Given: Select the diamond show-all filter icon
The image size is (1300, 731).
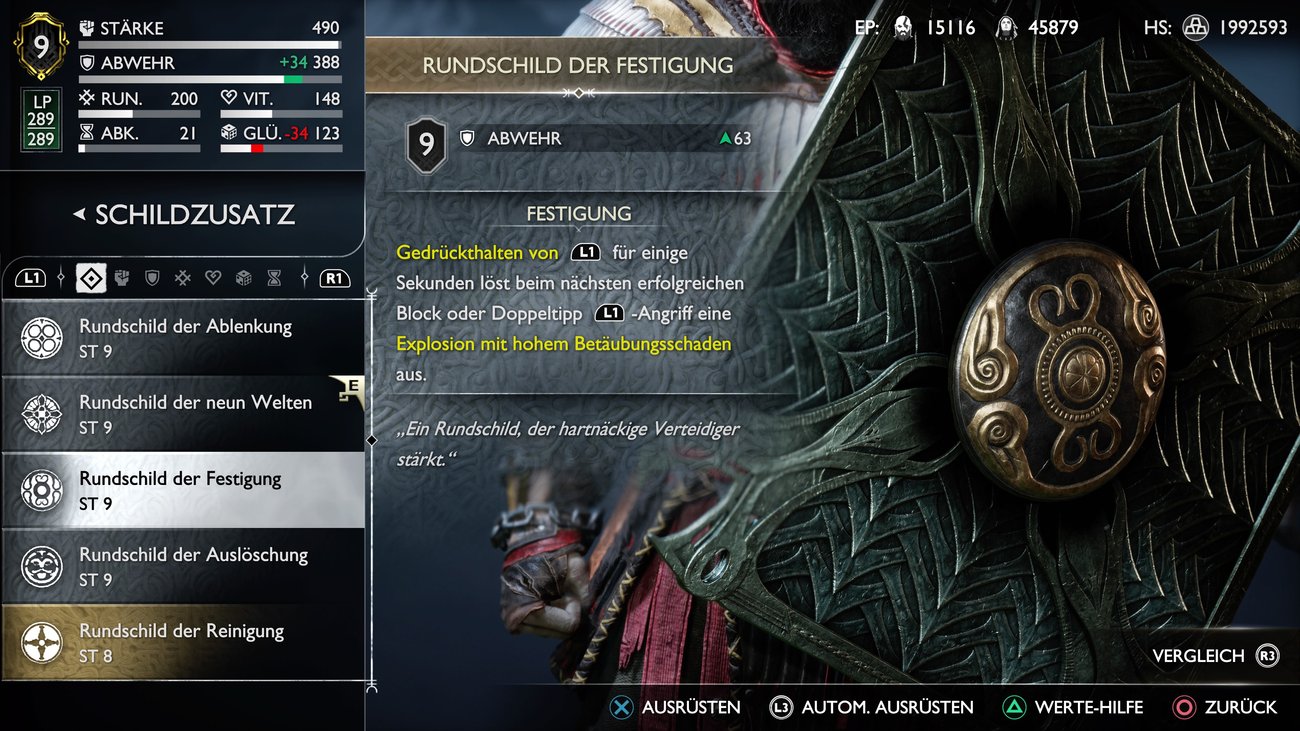Looking at the screenshot, I should coord(90,277).
